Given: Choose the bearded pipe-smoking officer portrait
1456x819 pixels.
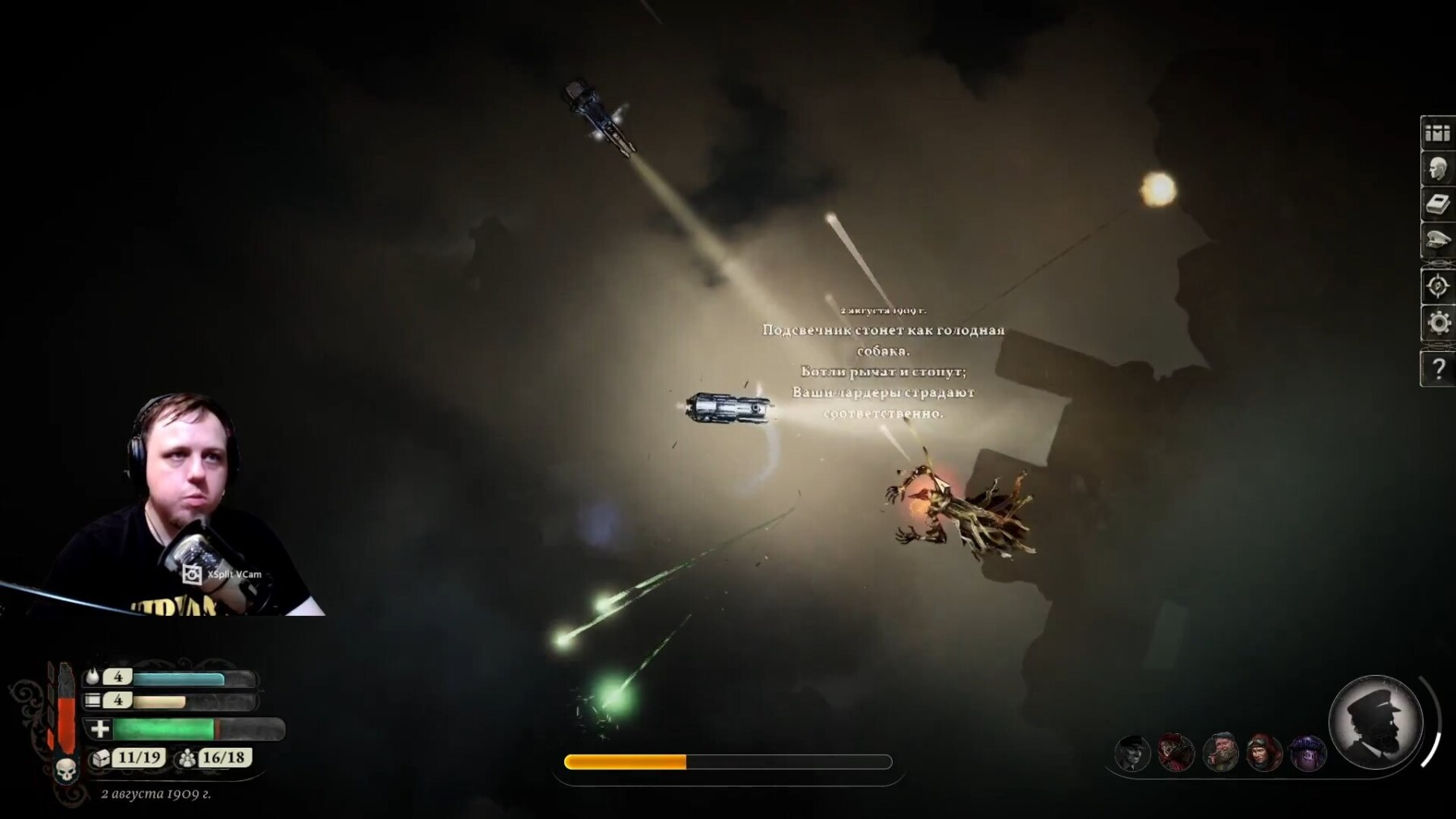Looking at the screenshot, I should click(x=1220, y=753).
